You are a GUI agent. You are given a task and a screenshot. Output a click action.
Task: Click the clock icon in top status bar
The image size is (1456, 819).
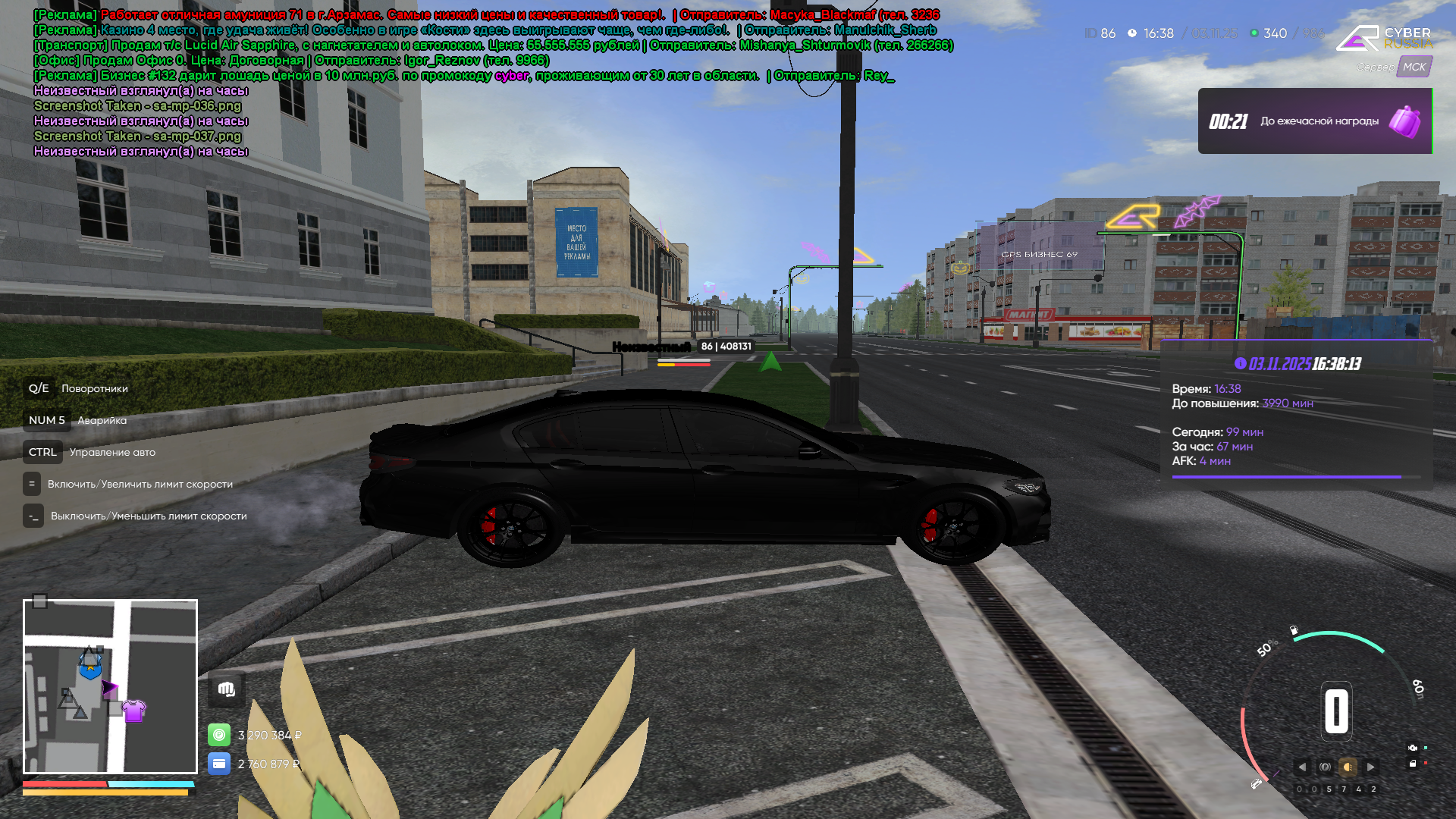tap(1132, 33)
